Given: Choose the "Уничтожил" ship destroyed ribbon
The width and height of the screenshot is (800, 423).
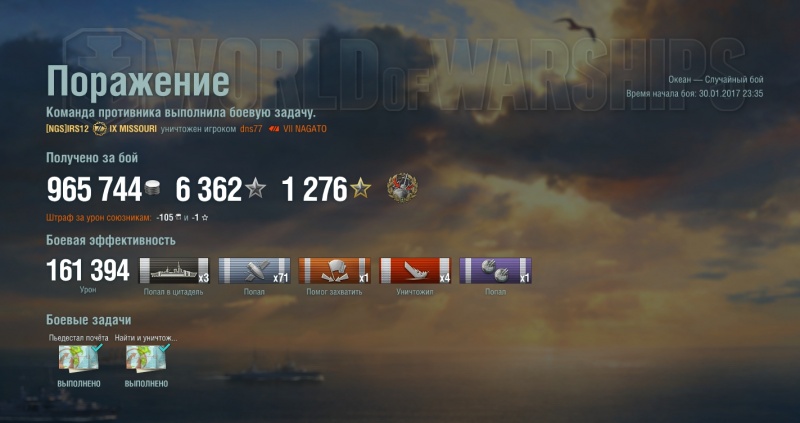Looking at the screenshot, I should (414, 270).
